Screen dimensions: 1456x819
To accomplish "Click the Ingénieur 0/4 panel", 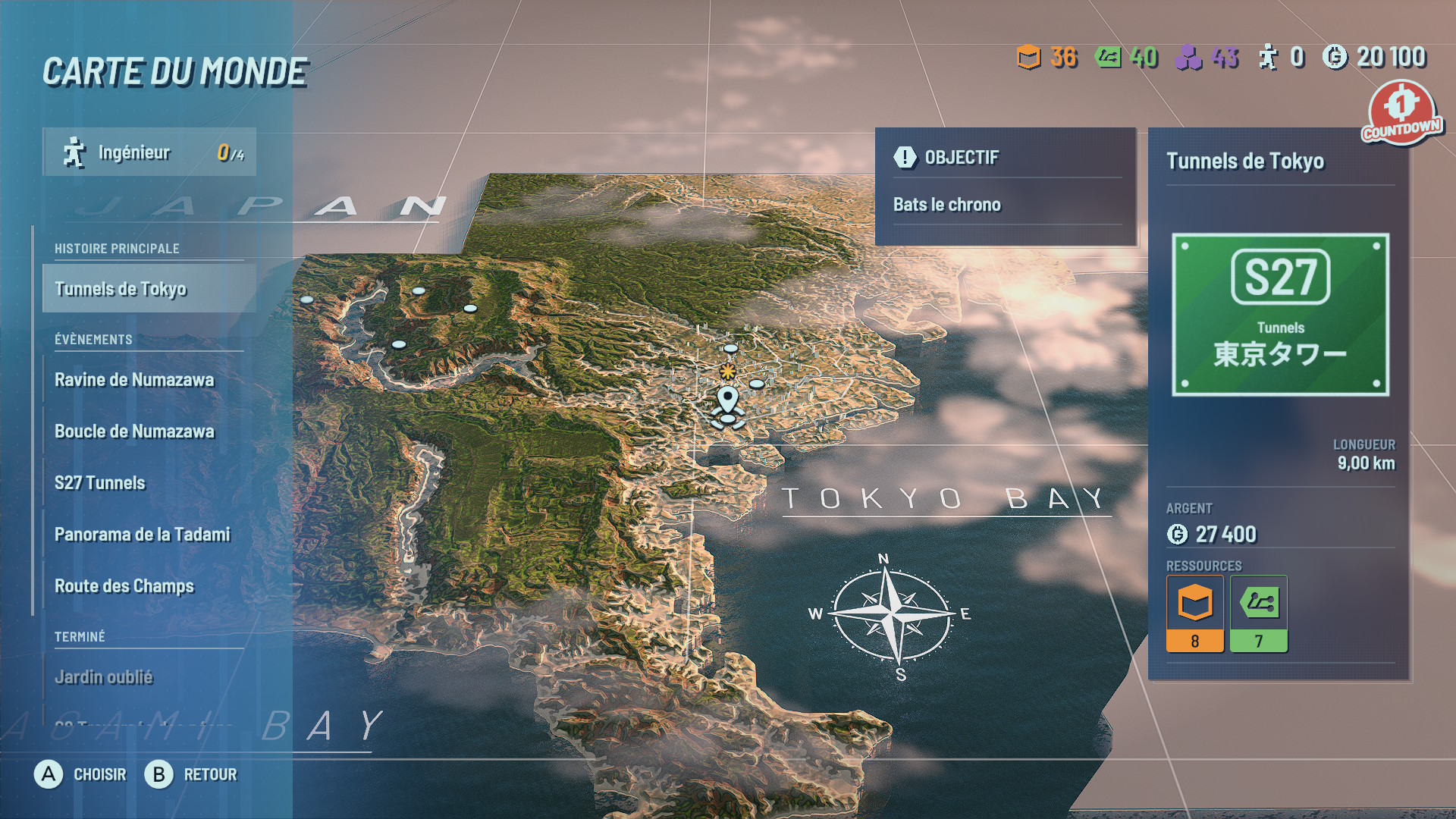I will point(149,152).
